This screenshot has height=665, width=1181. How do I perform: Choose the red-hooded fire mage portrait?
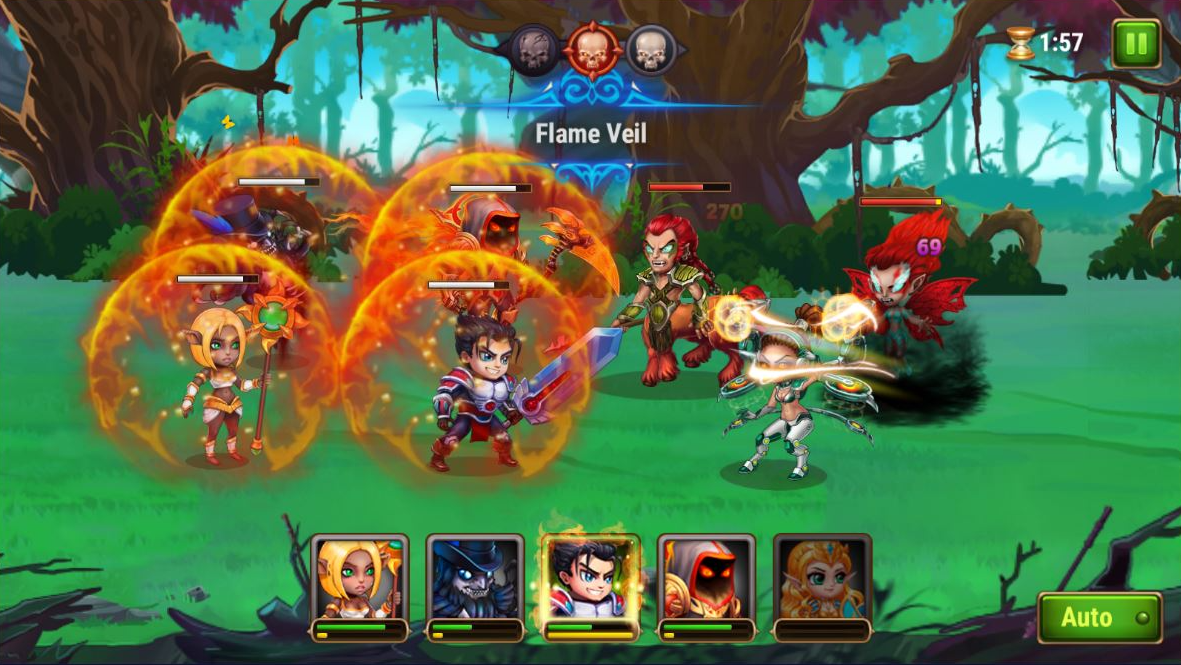pos(706,580)
